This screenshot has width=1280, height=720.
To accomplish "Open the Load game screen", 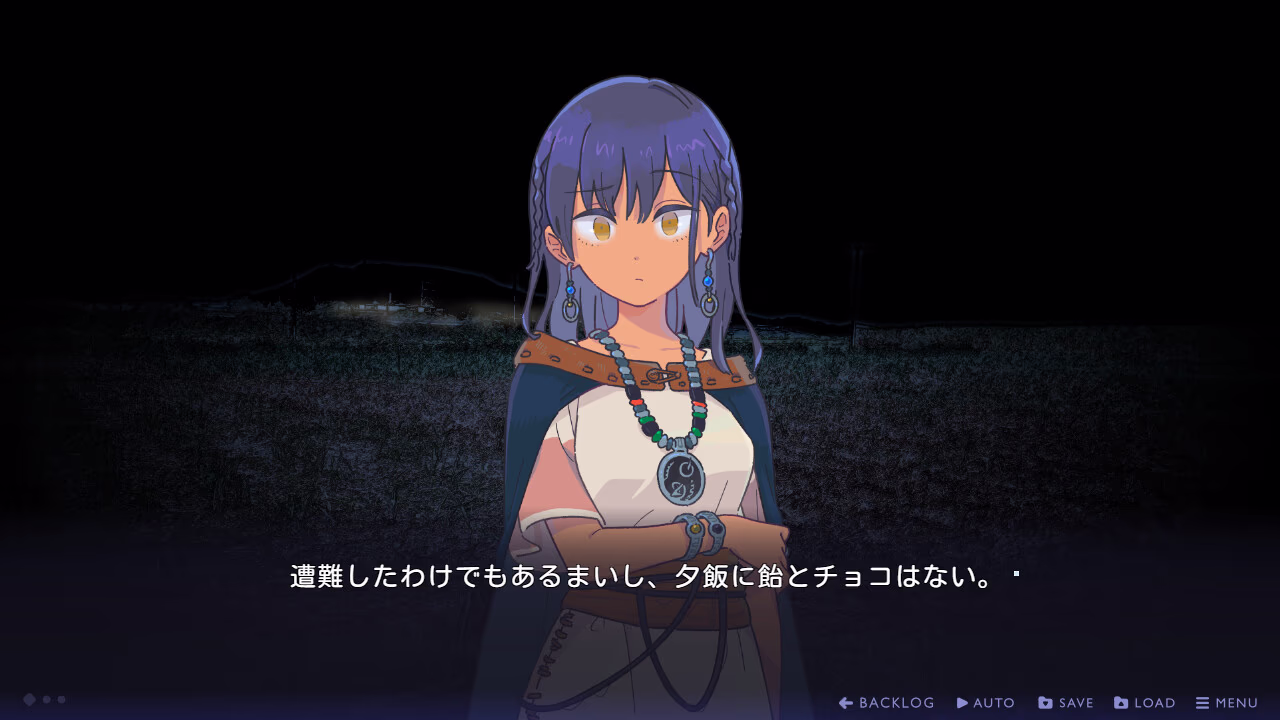I will pyautogui.click(x=1145, y=703).
